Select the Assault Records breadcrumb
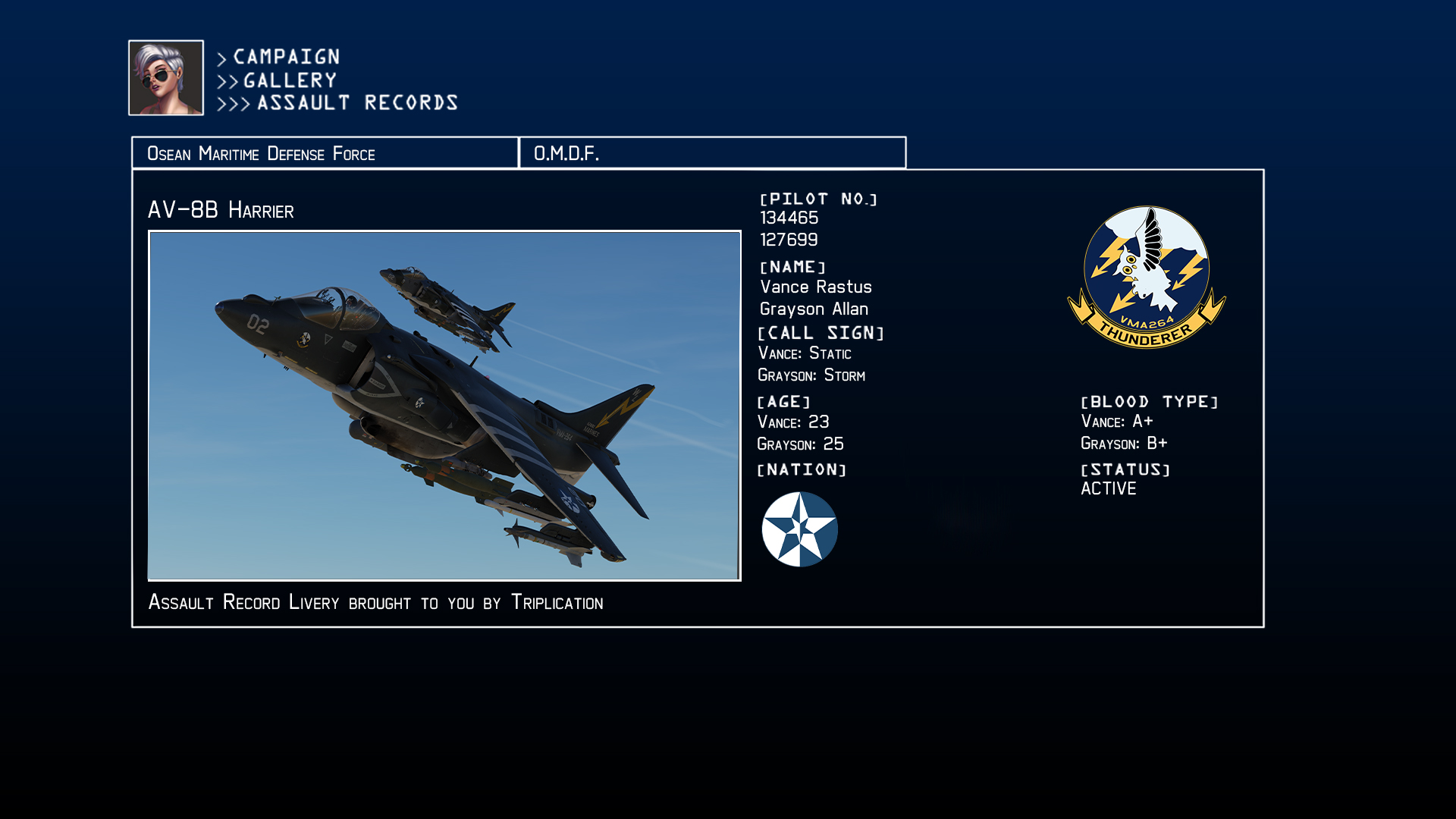The image size is (1456, 819). [357, 103]
